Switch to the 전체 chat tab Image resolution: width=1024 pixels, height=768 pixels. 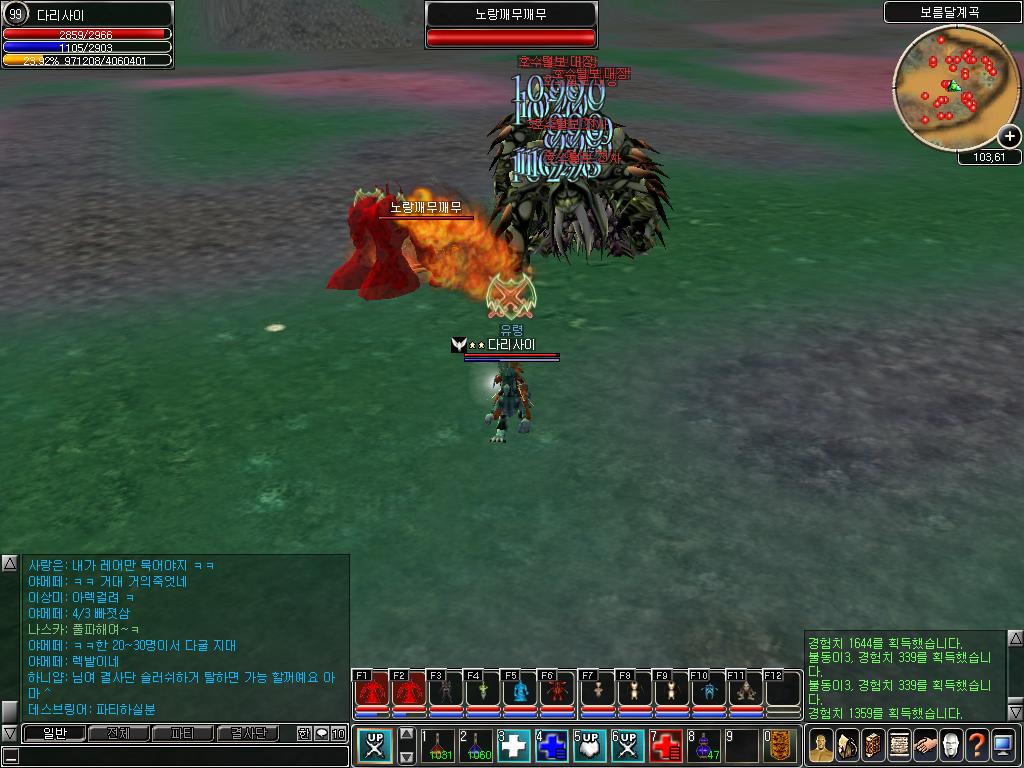click(118, 733)
